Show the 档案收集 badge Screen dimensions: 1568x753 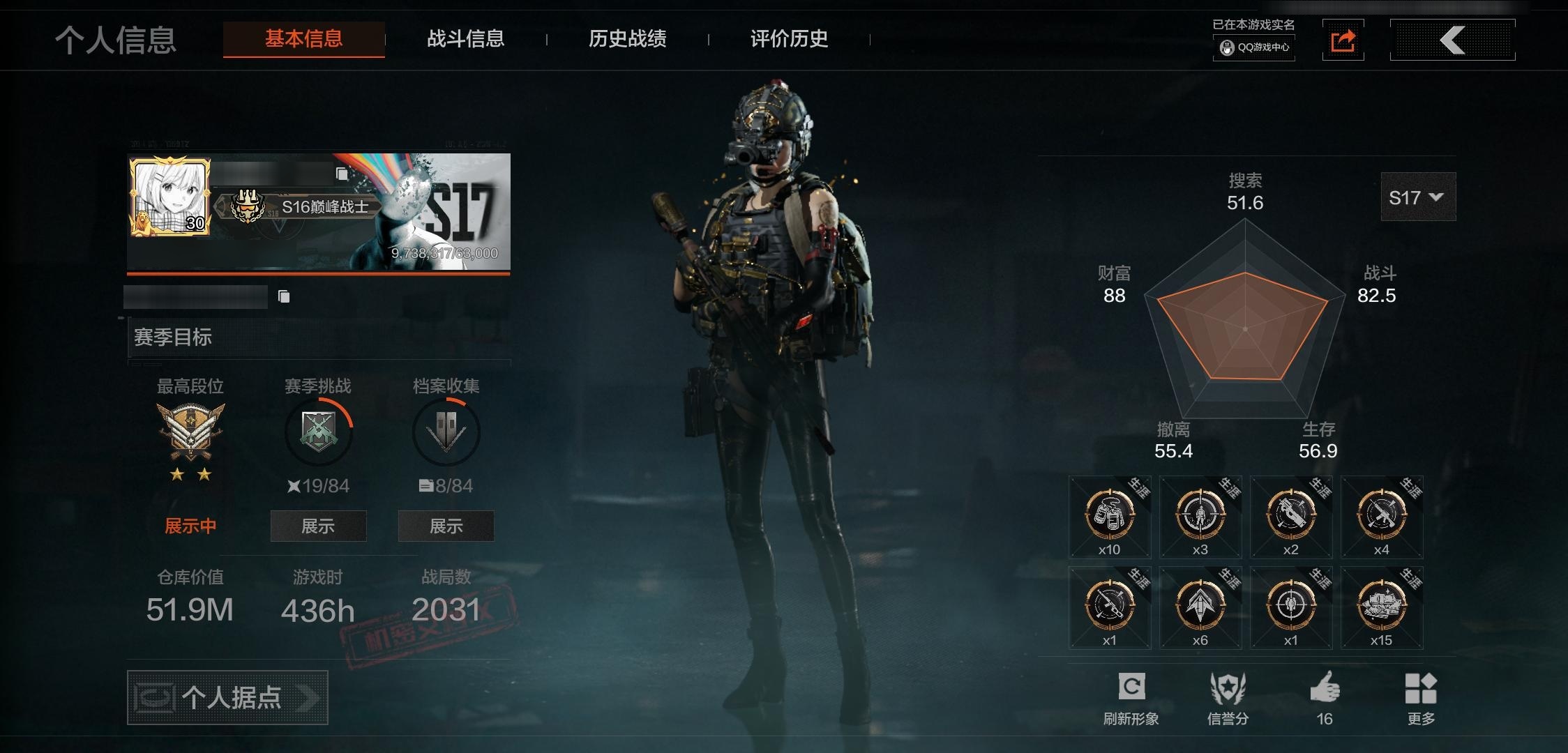click(x=446, y=526)
